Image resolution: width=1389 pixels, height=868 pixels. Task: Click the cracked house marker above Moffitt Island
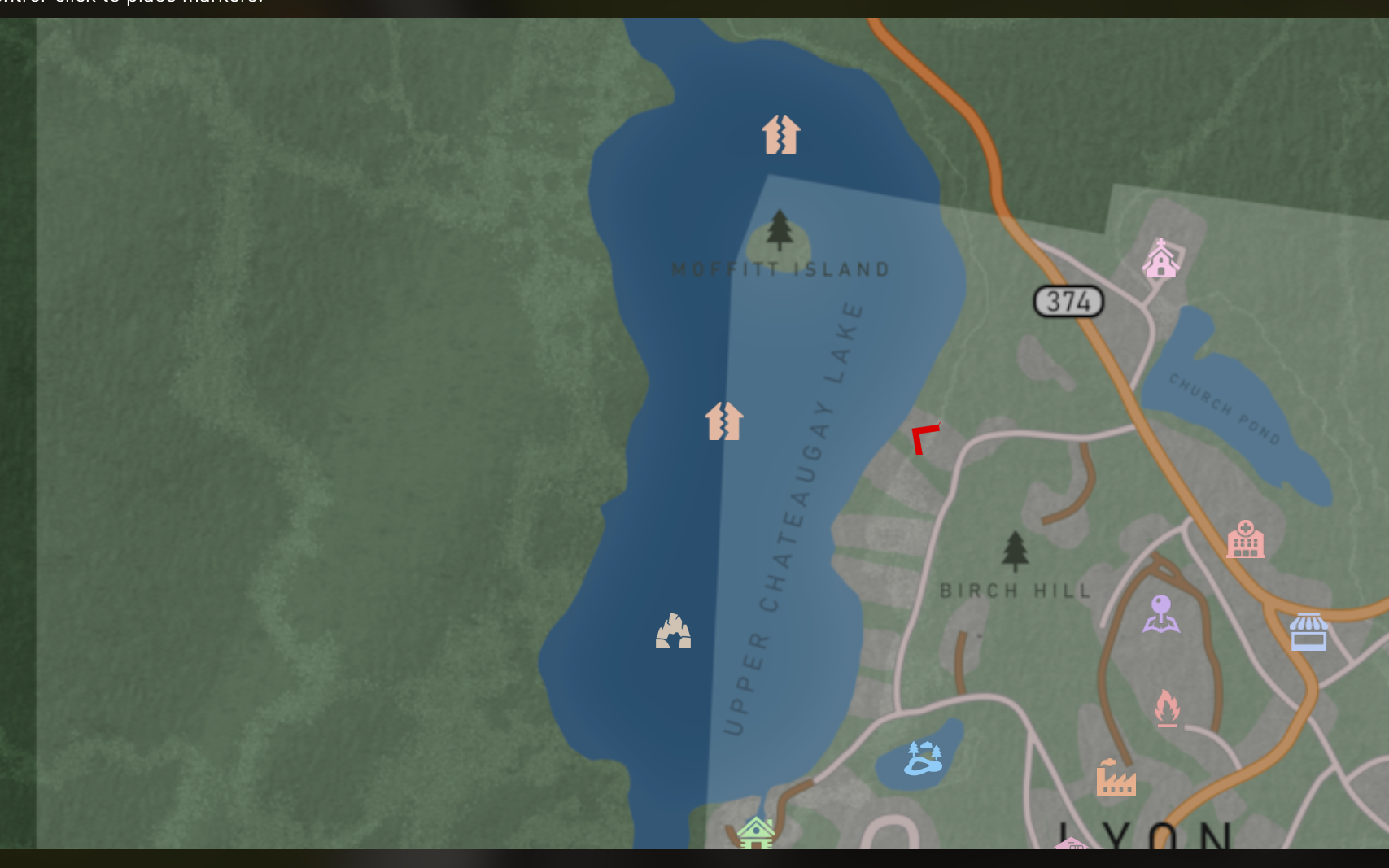(781, 134)
